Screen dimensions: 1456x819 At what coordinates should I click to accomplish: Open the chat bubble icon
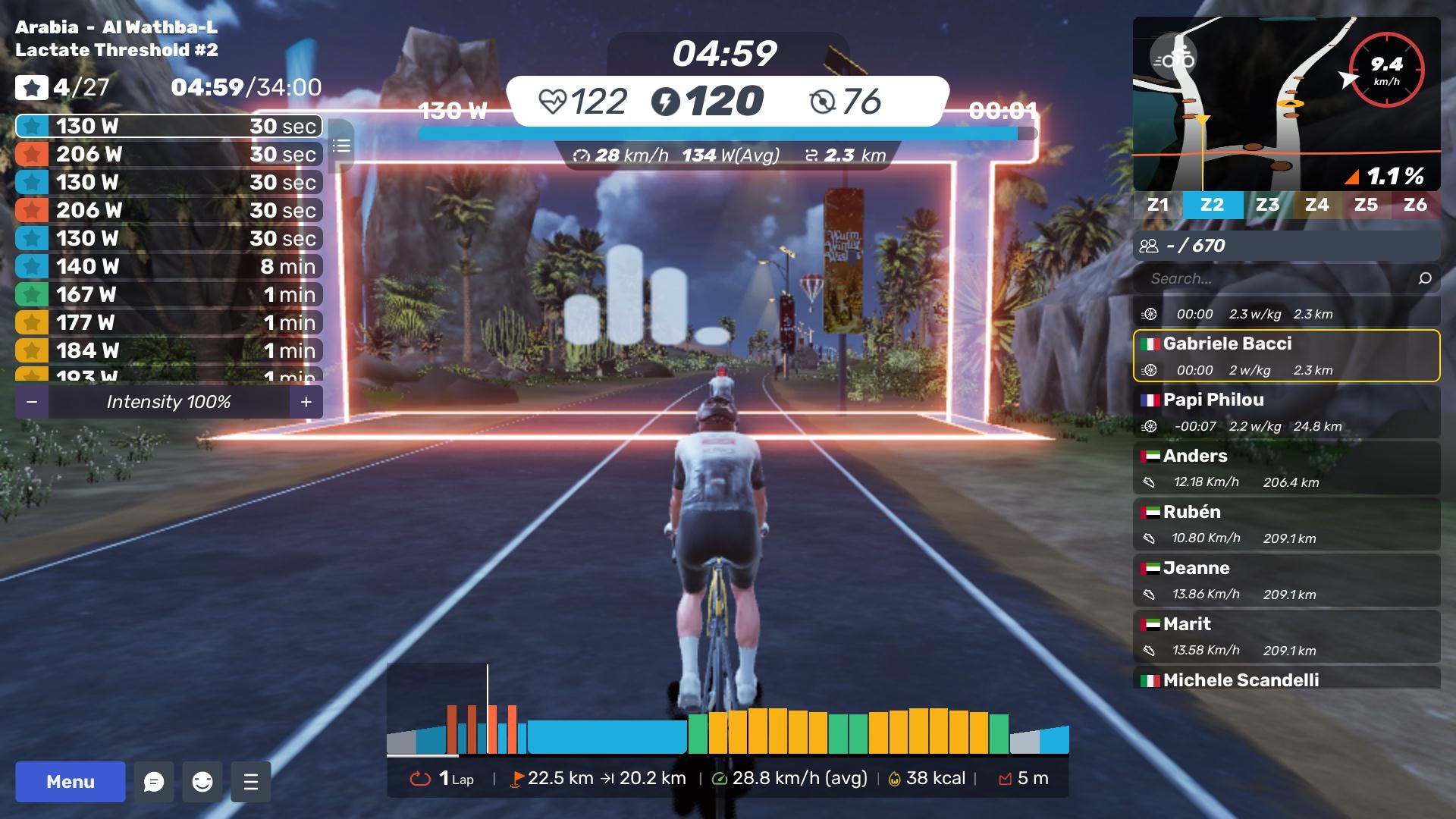tap(154, 782)
